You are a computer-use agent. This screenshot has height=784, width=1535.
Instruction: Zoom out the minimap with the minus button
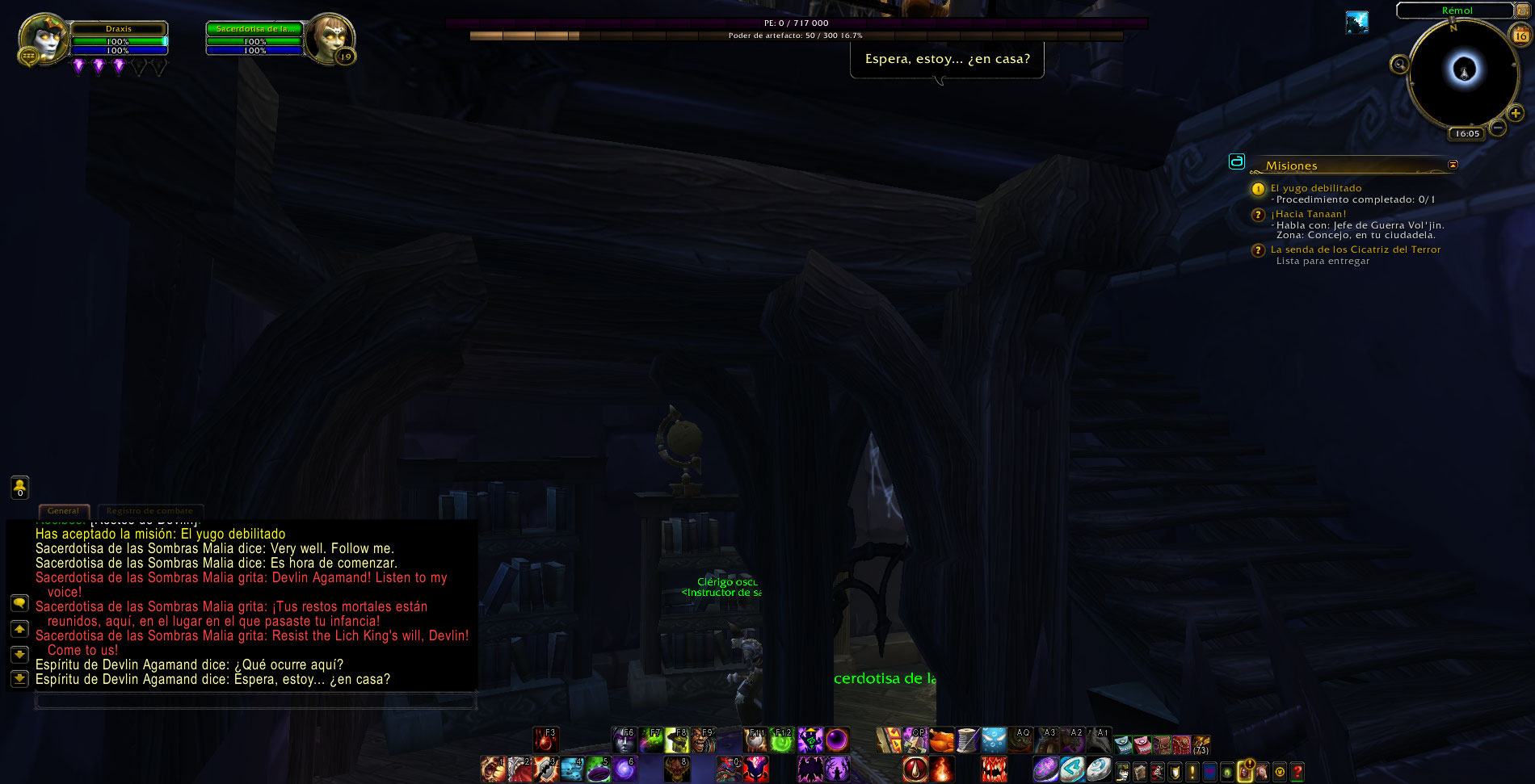pos(1497,128)
